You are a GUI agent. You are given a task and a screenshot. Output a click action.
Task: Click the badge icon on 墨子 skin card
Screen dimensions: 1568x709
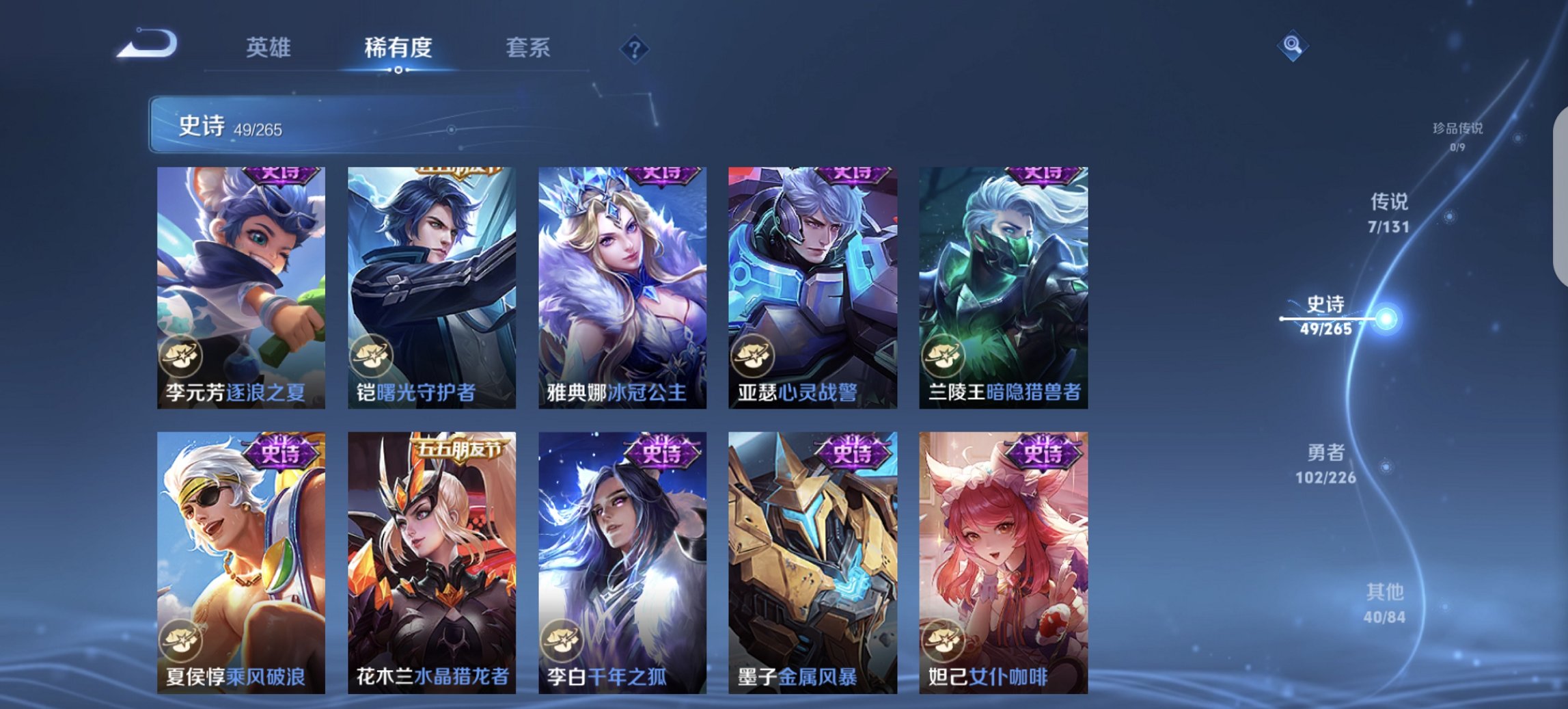pos(752,639)
